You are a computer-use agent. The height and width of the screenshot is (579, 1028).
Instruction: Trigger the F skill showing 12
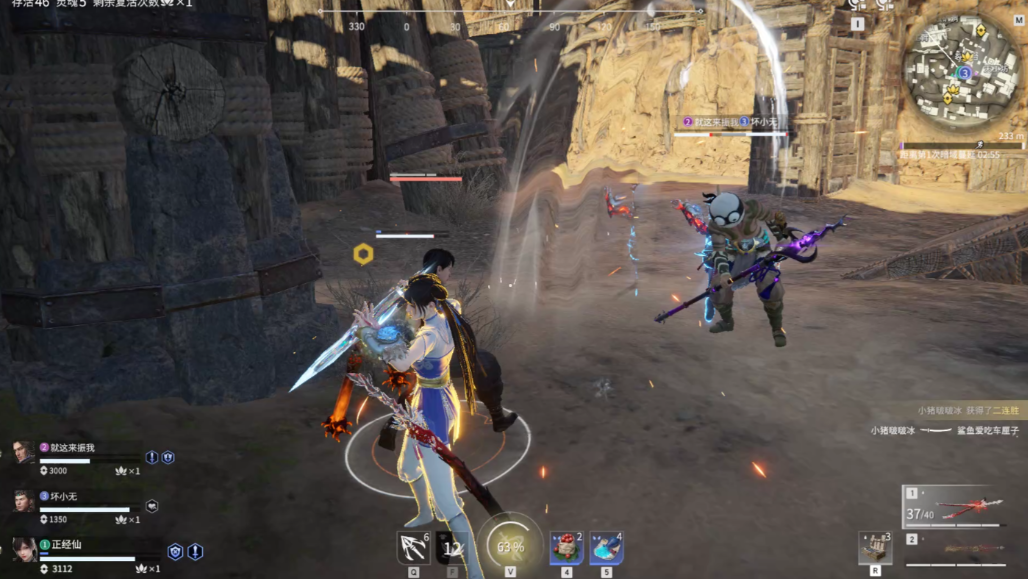(451, 548)
